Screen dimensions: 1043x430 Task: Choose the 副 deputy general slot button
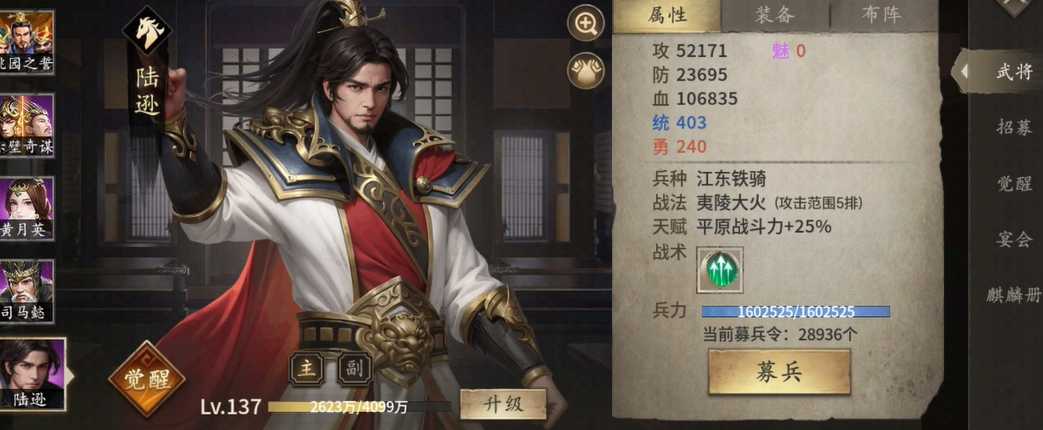click(354, 367)
